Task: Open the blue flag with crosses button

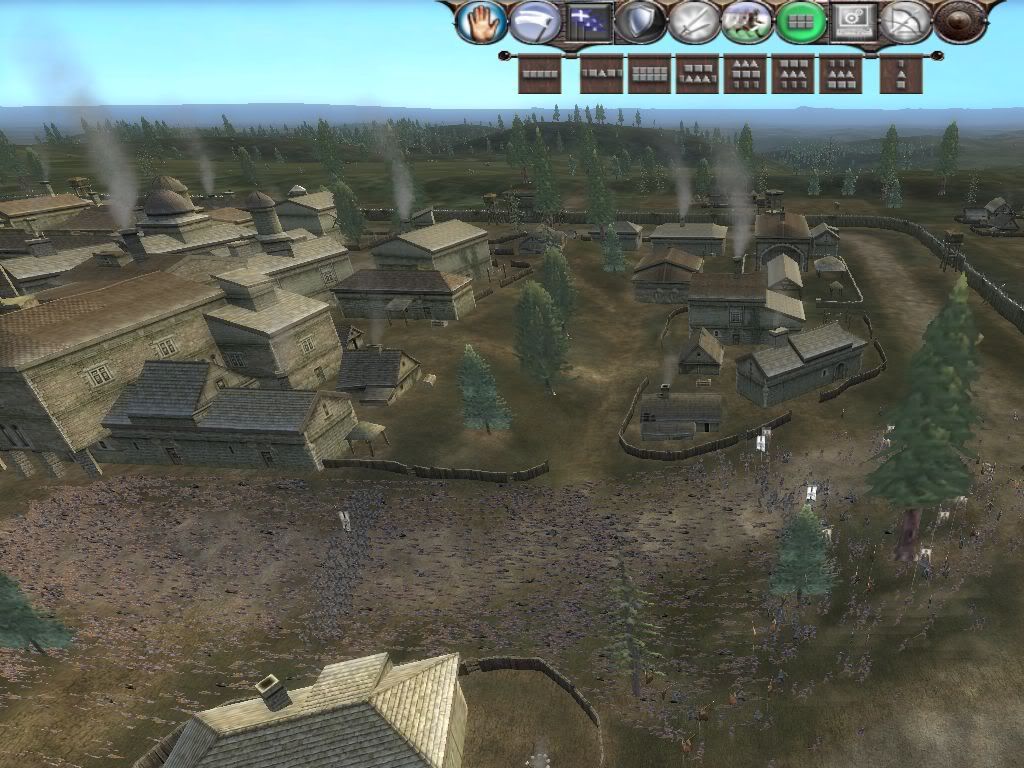Action: pyautogui.click(x=589, y=22)
